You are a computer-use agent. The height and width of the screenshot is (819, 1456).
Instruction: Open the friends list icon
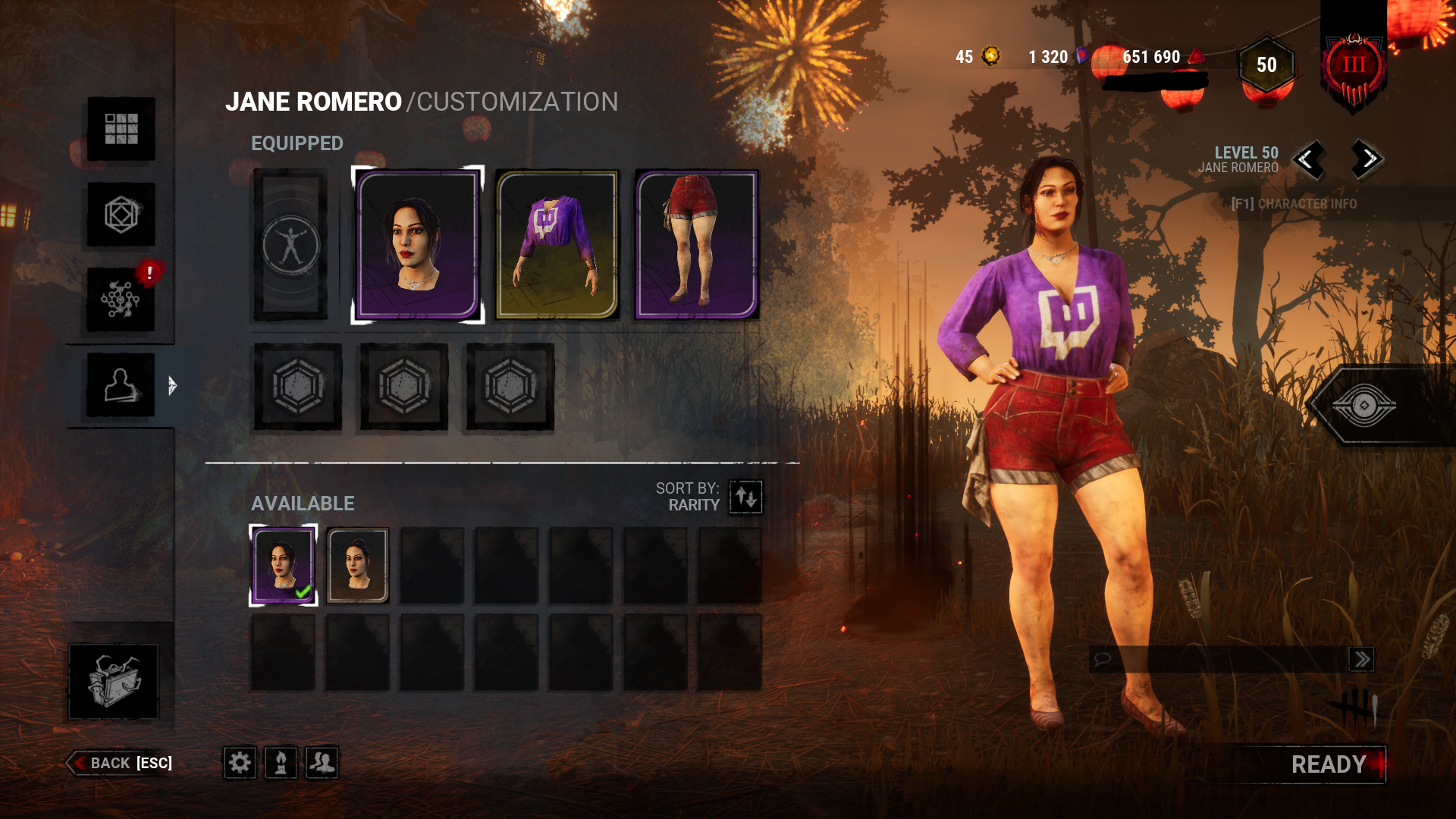322,764
